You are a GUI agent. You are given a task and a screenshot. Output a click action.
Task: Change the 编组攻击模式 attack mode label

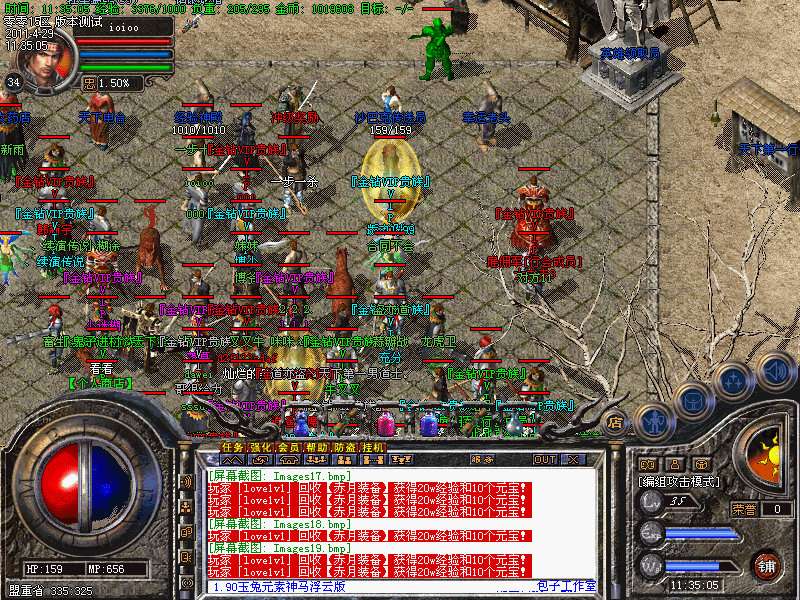679,481
